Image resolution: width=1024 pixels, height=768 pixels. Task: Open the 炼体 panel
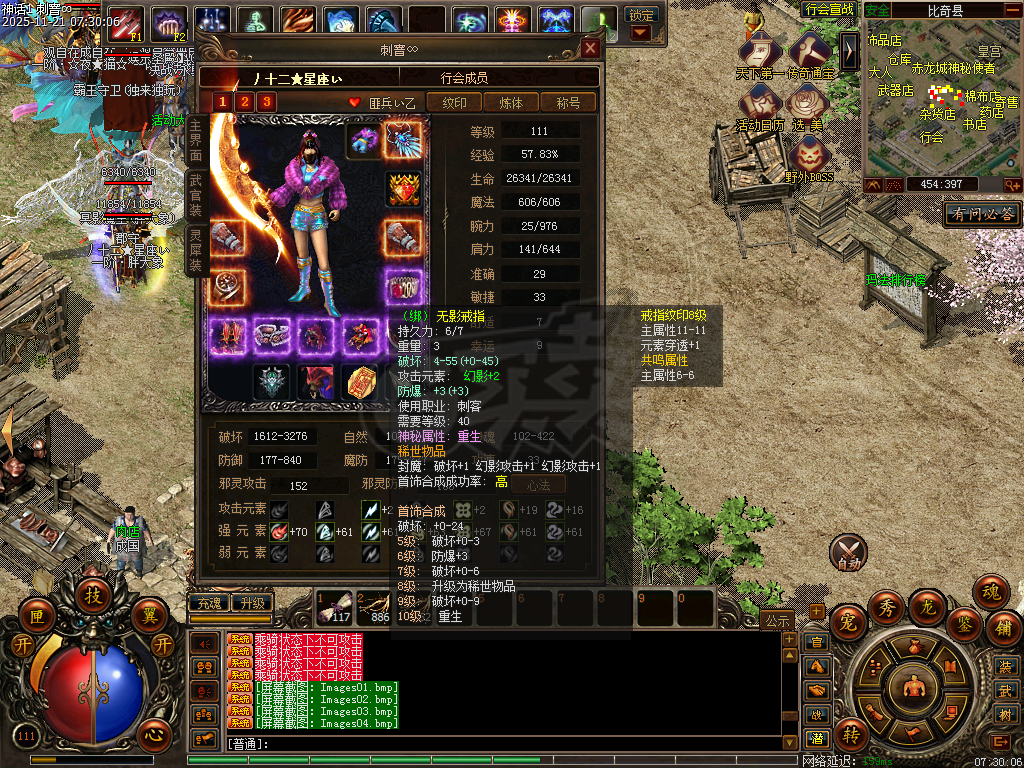pos(511,102)
